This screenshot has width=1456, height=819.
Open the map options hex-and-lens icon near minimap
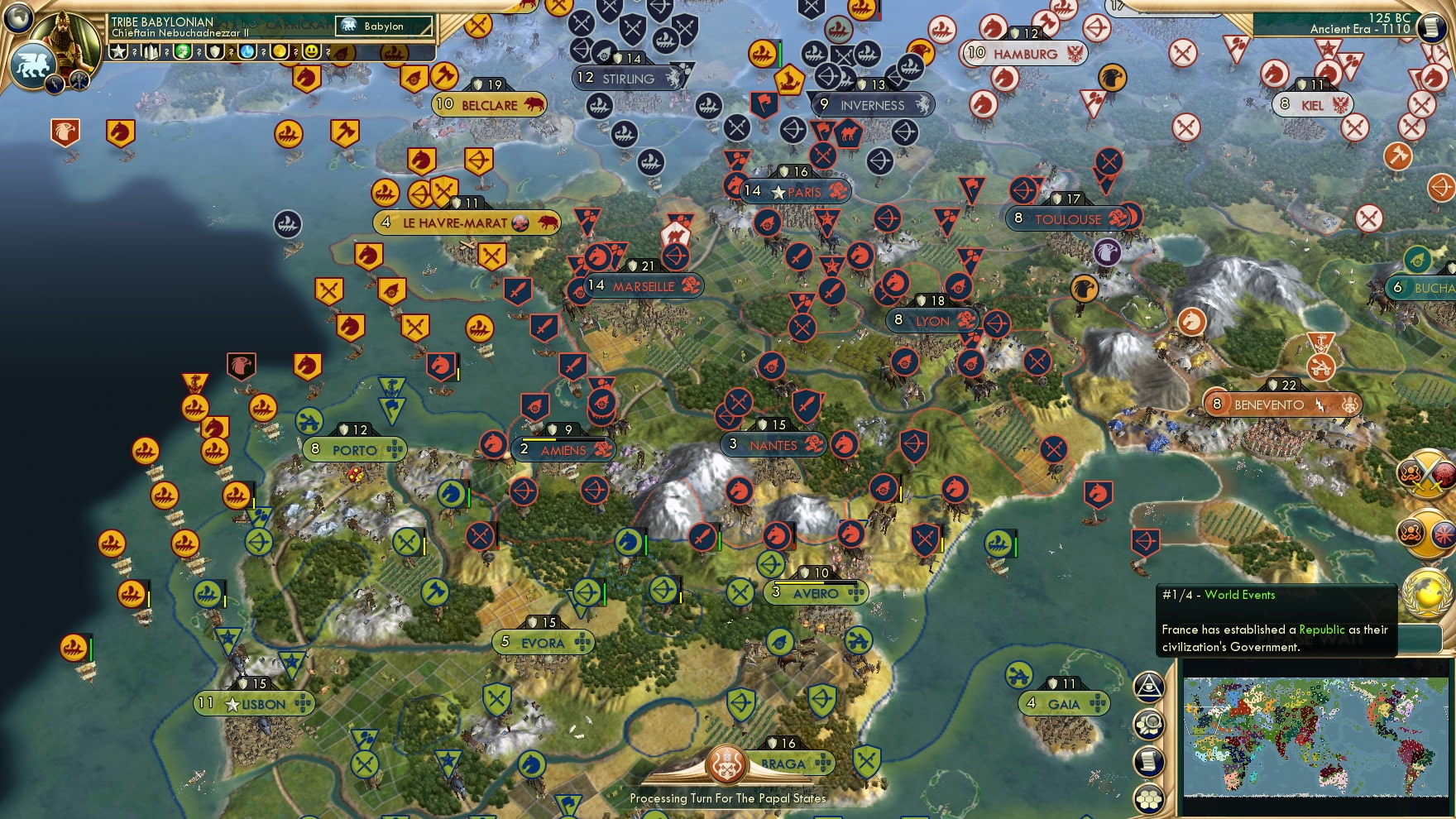point(1151,722)
